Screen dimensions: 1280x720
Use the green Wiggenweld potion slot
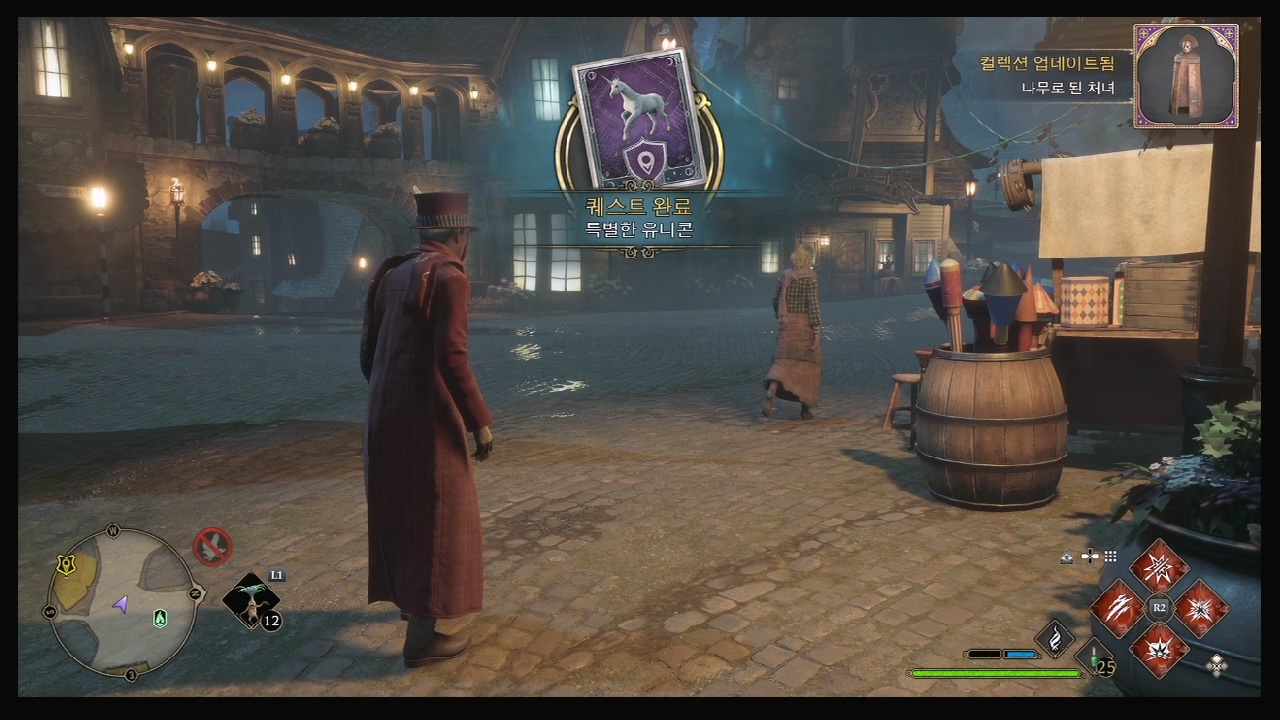point(1097,659)
